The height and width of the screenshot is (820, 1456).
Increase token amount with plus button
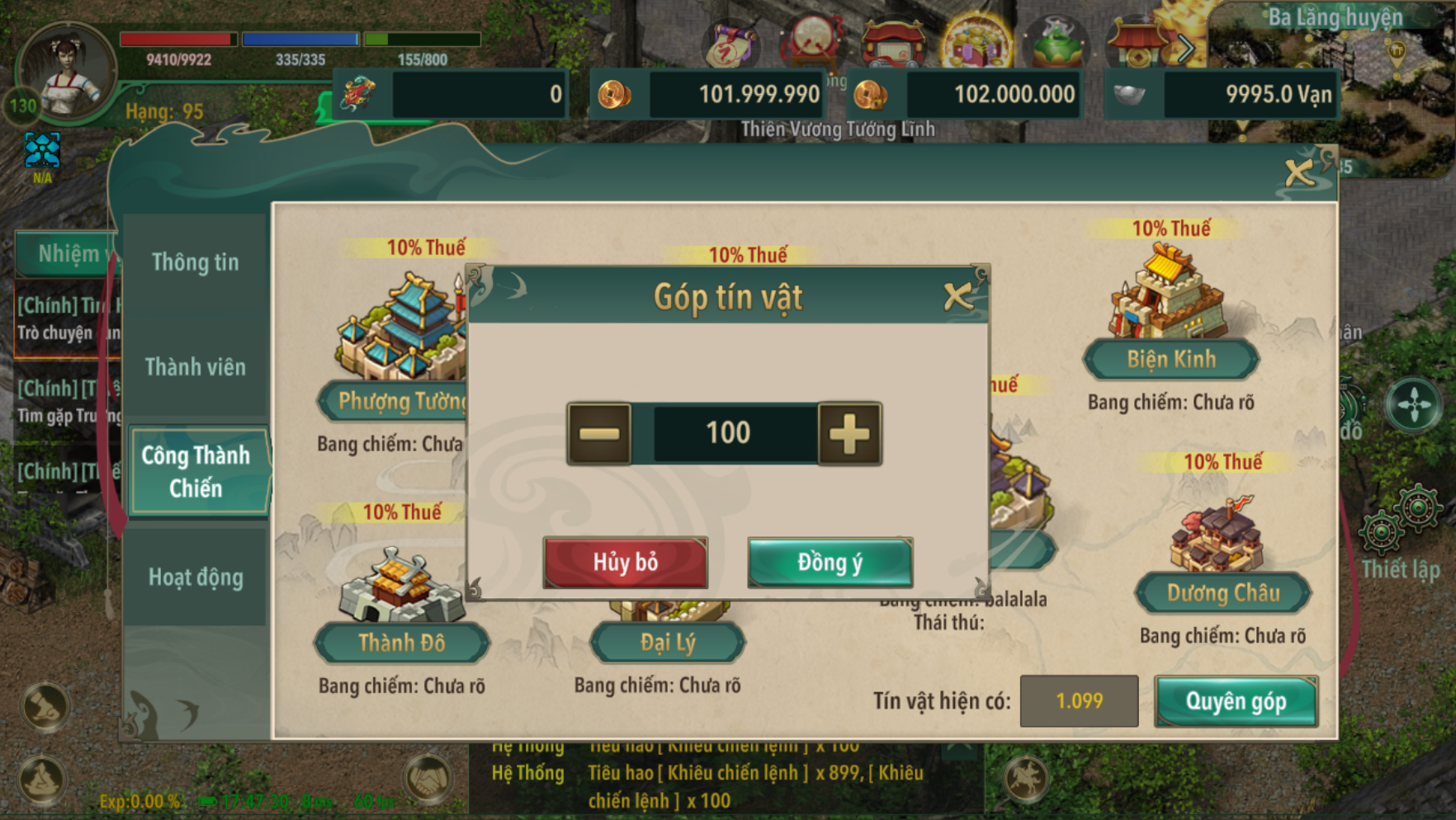pos(849,434)
